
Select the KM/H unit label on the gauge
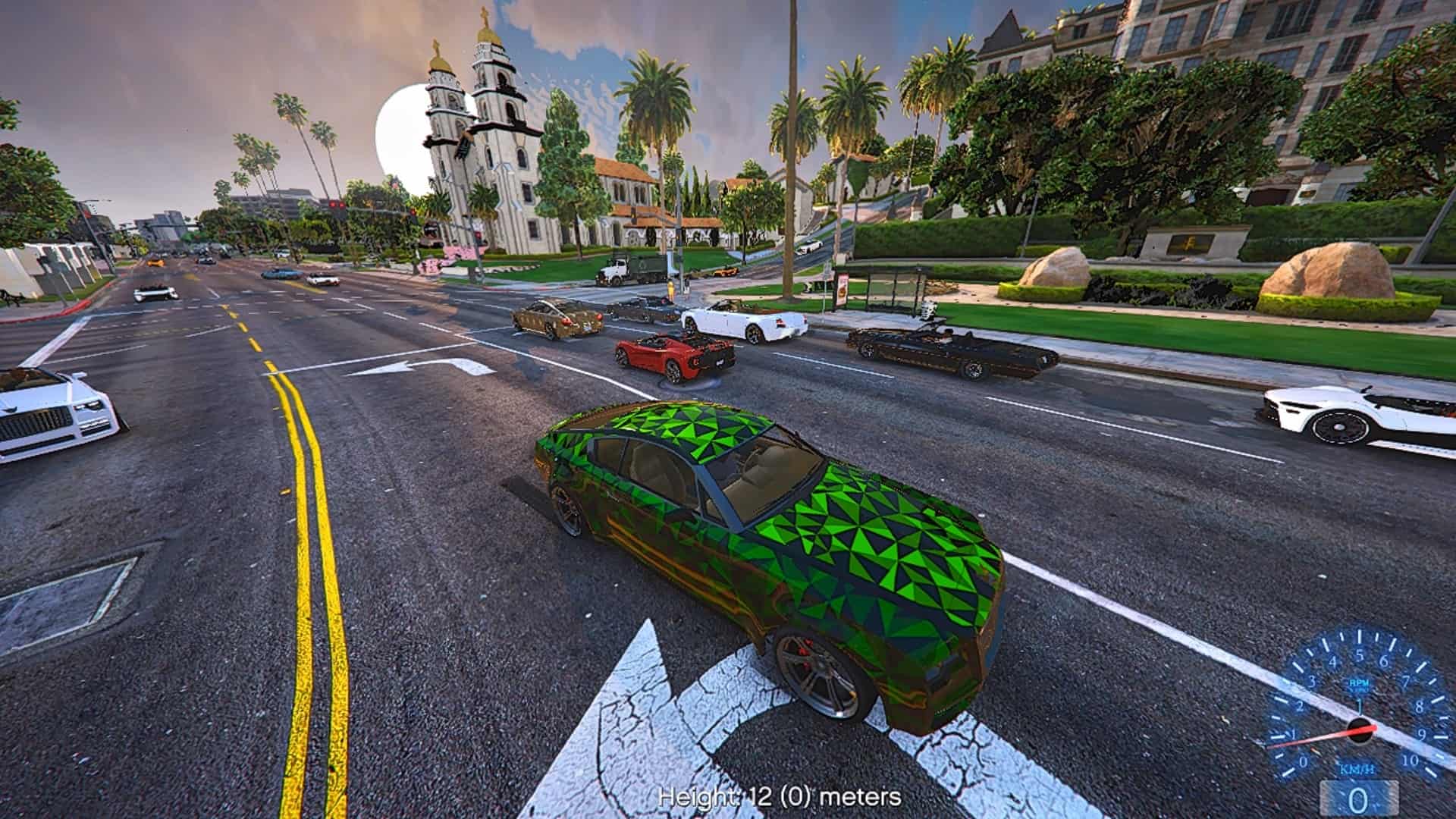tap(1359, 770)
